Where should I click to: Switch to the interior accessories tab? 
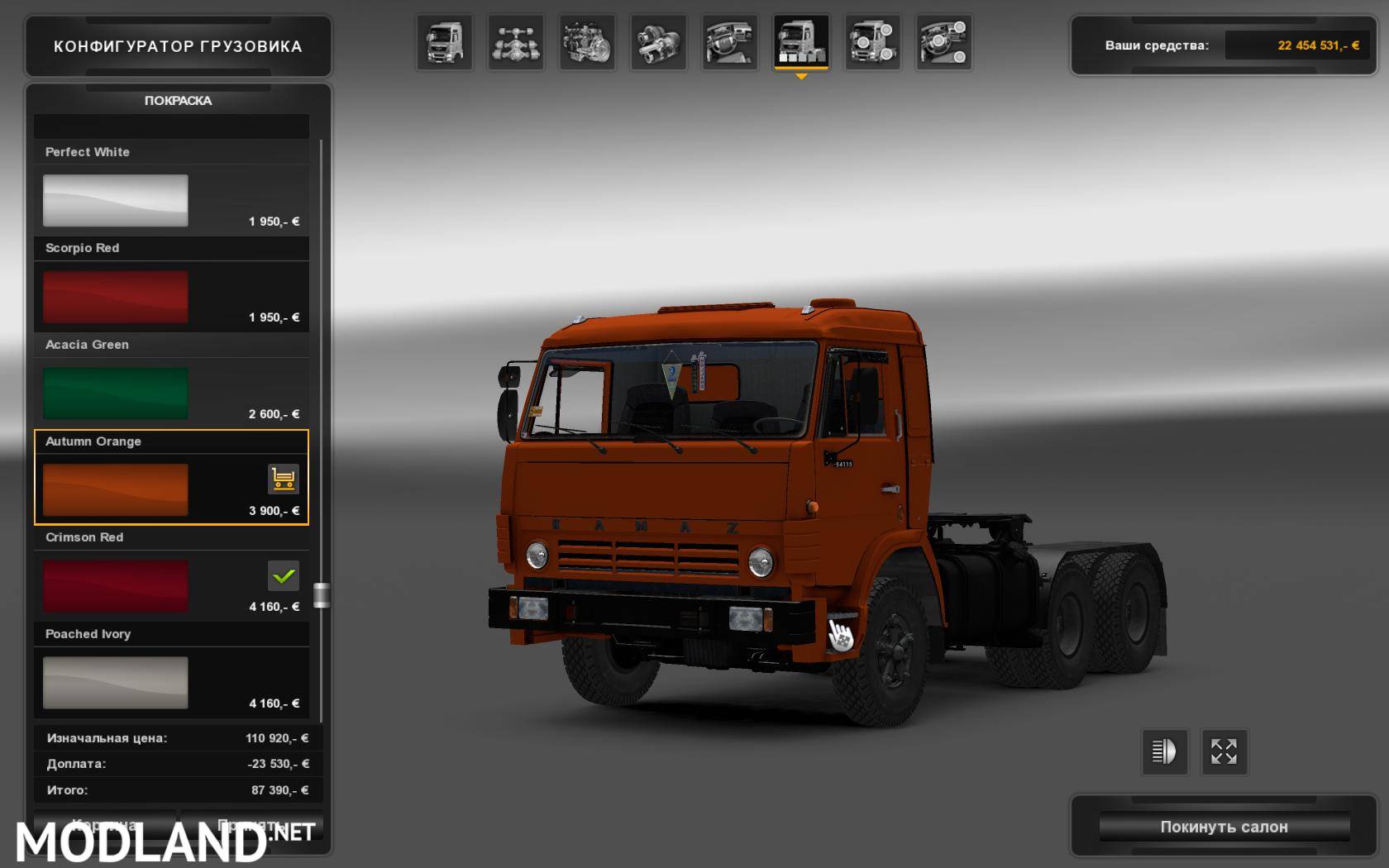coord(943,42)
